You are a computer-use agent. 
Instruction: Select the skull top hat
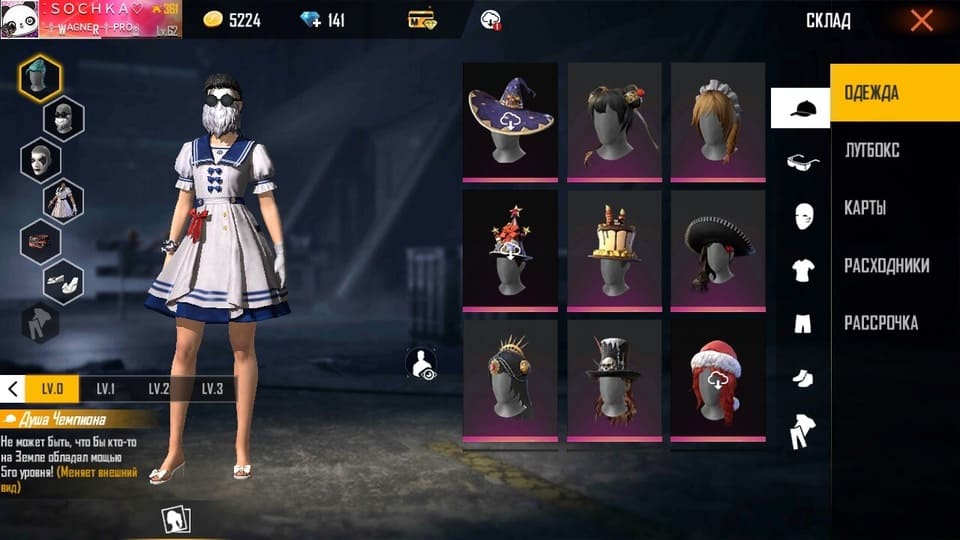[614, 378]
